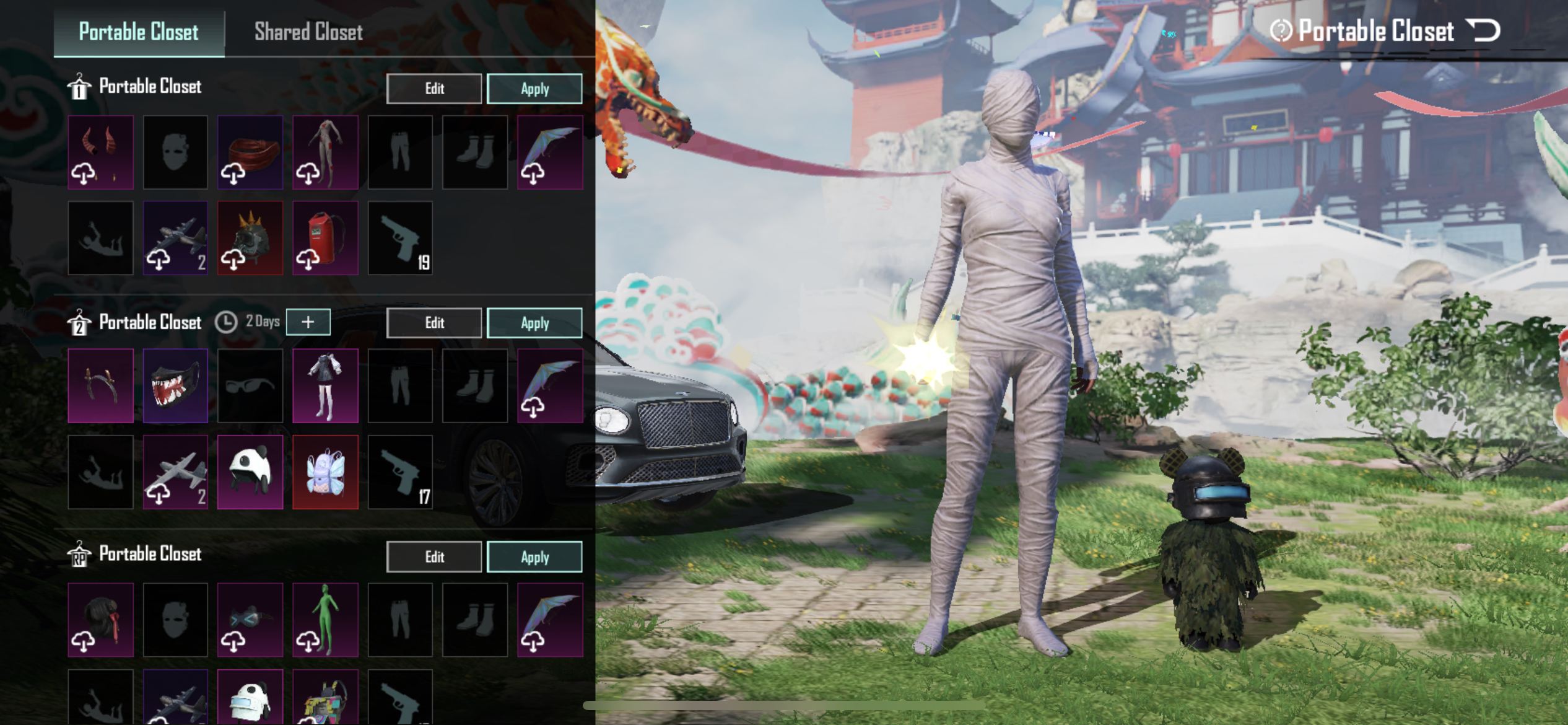Select the green bodysuit outfit slot
The width and height of the screenshot is (1568, 725).
(325, 620)
